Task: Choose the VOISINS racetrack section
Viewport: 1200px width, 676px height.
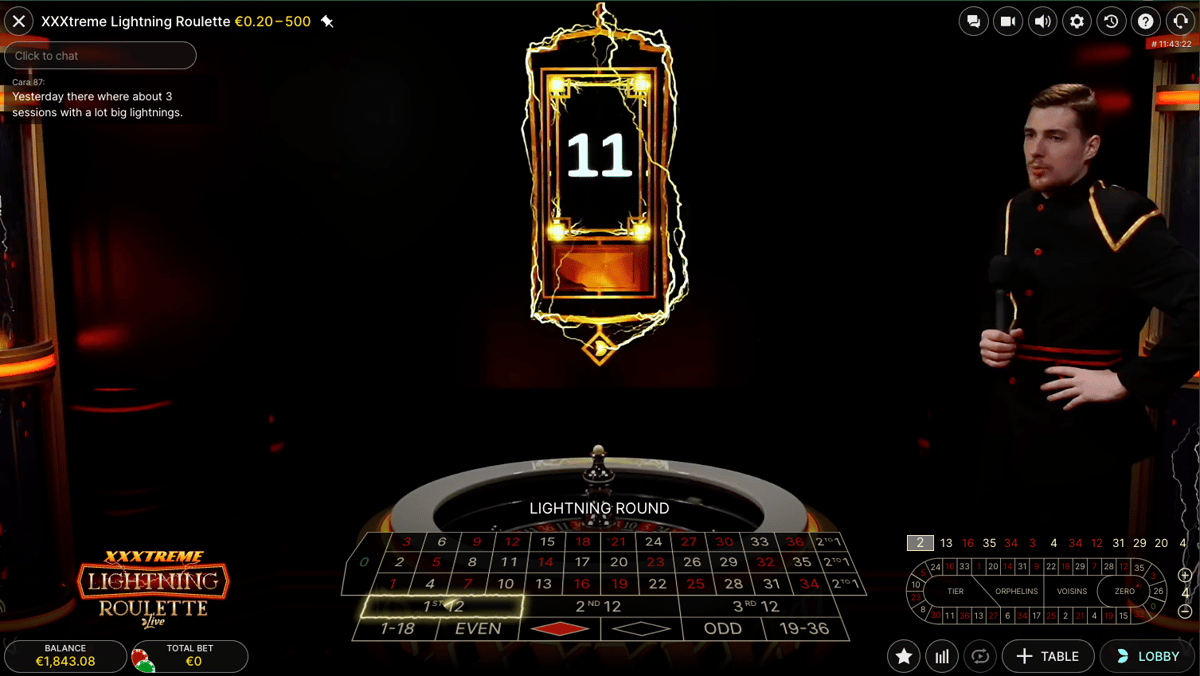Action: (x=1071, y=591)
